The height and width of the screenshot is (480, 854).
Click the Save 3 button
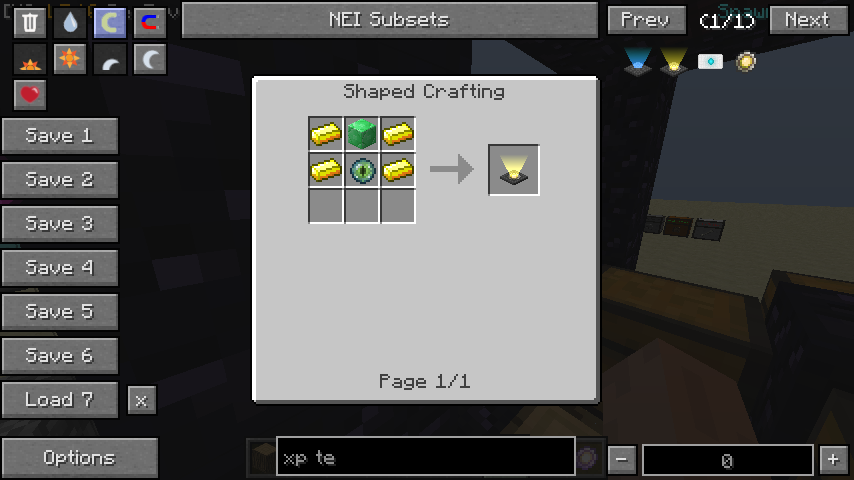tap(59, 224)
